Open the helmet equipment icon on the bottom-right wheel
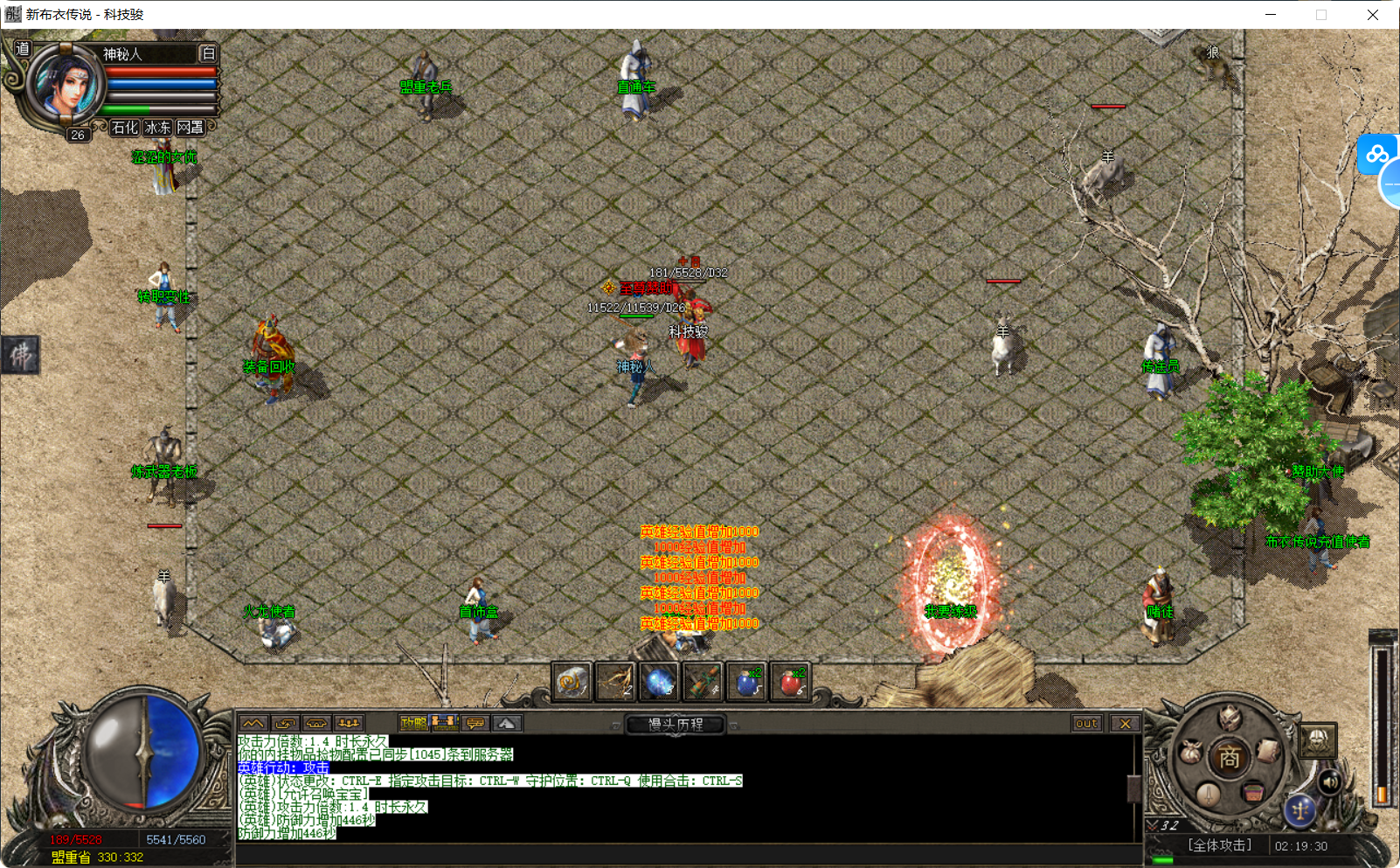Screen dimensions: 1400x868 [1229, 719]
